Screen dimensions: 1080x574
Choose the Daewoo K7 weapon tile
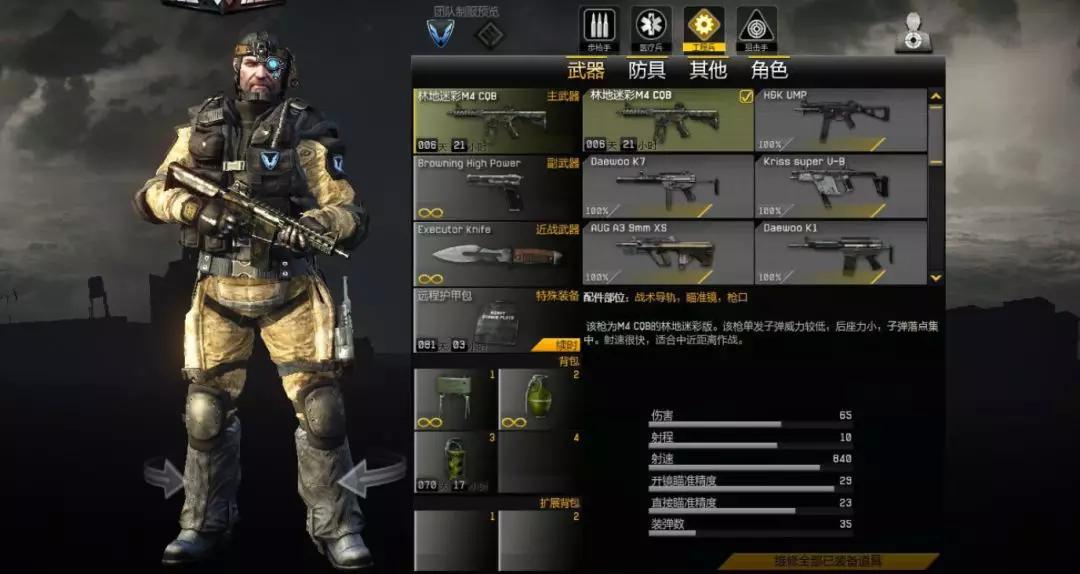click(x=668, y=186)
